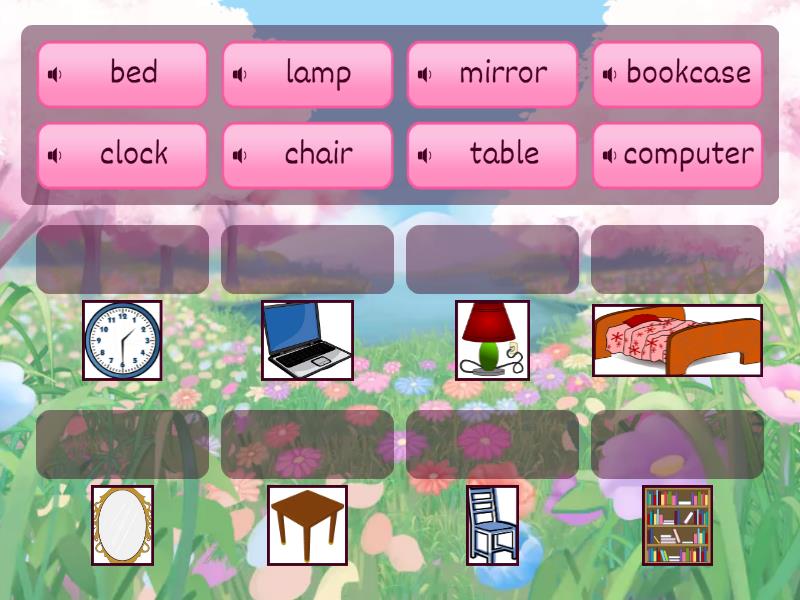Screen dimensions: 800x600
Task: Select the bookcase picture
Action: click(677, 525)
